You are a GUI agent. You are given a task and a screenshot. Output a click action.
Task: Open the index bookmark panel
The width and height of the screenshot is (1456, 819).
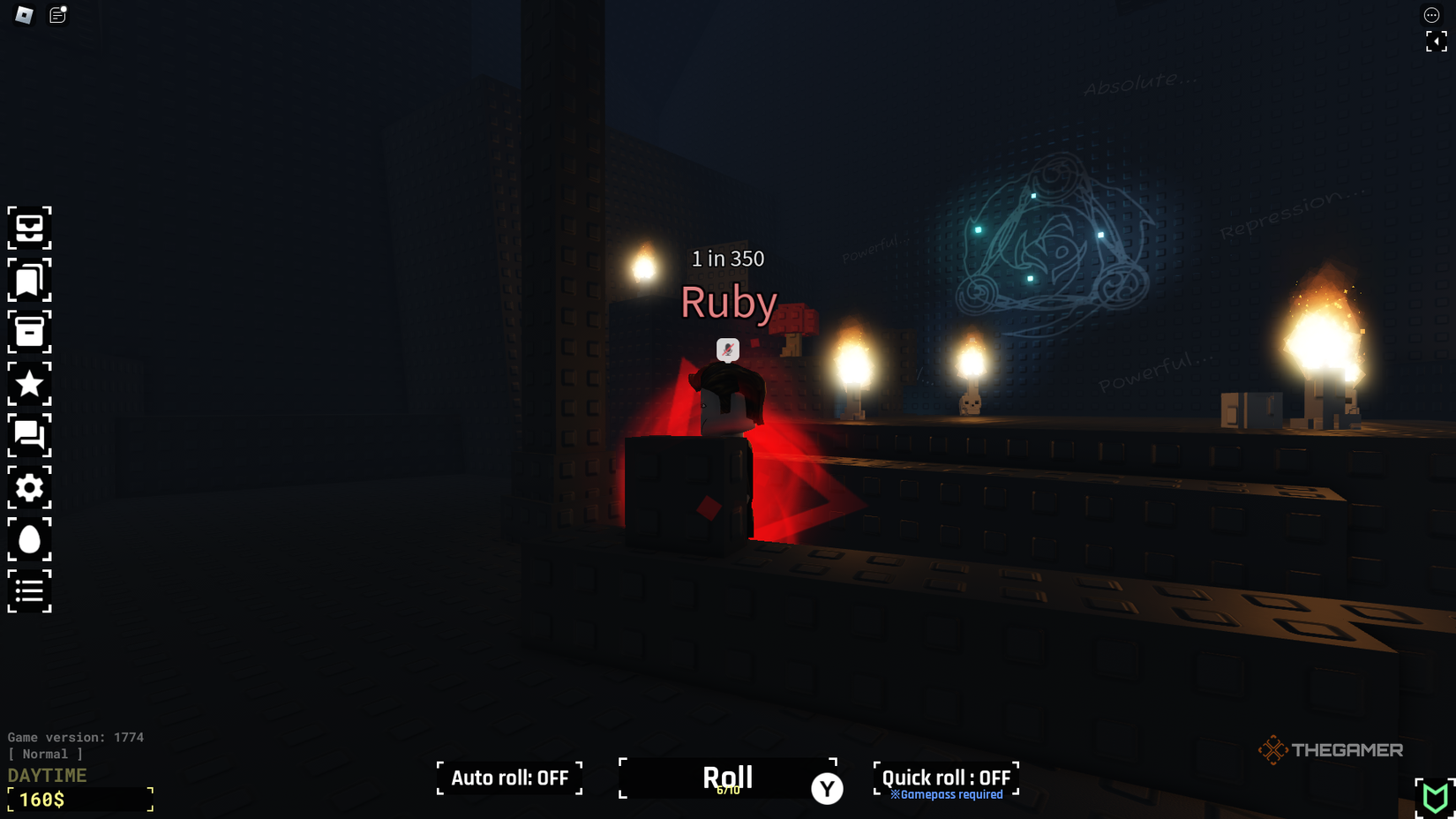(30, 281)
